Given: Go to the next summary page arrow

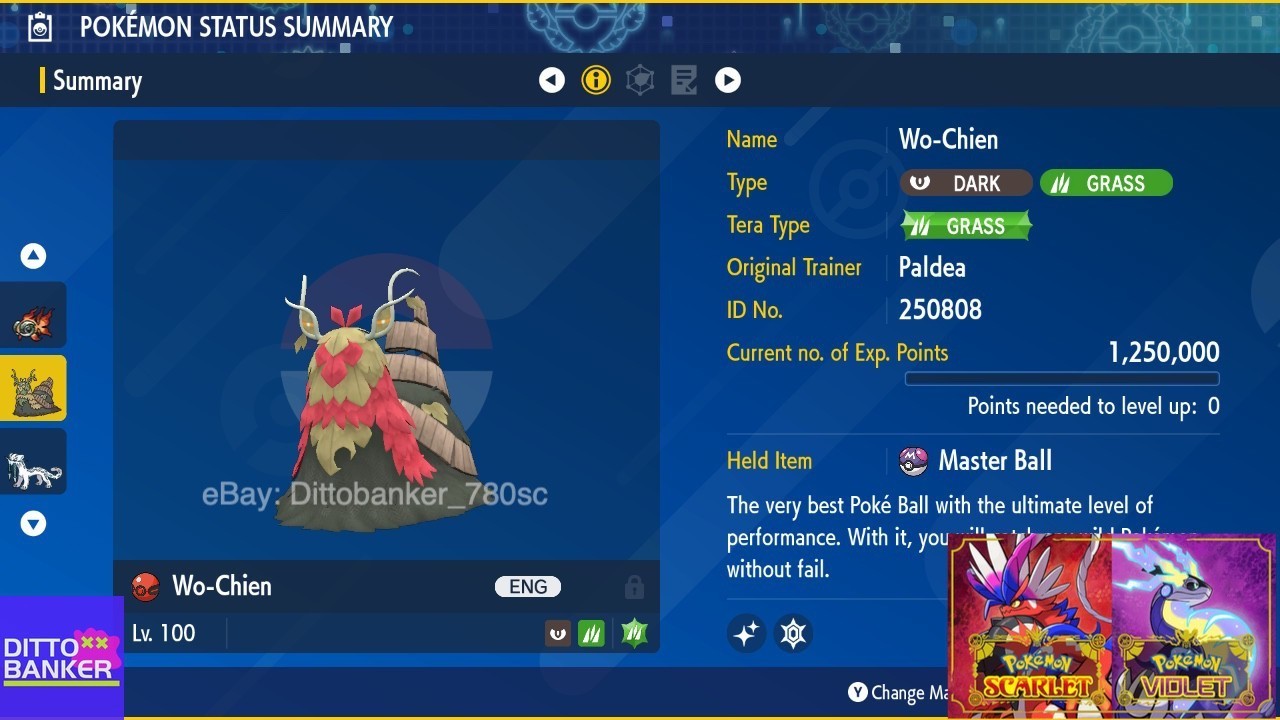Looking at the screenshot, I should point(728,80).
